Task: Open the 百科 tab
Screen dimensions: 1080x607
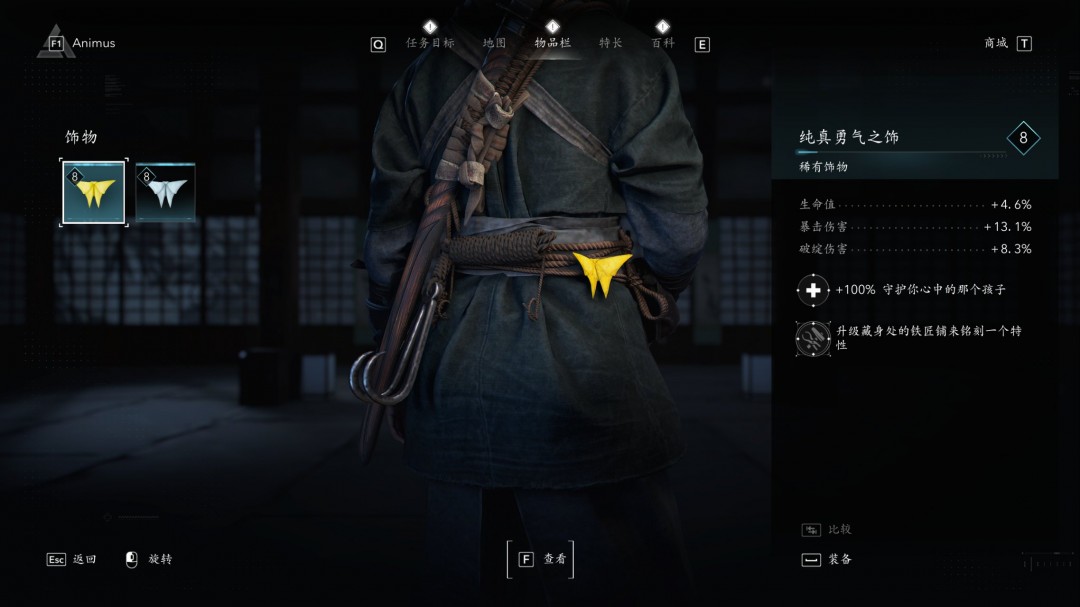Action: coord(662,43)
